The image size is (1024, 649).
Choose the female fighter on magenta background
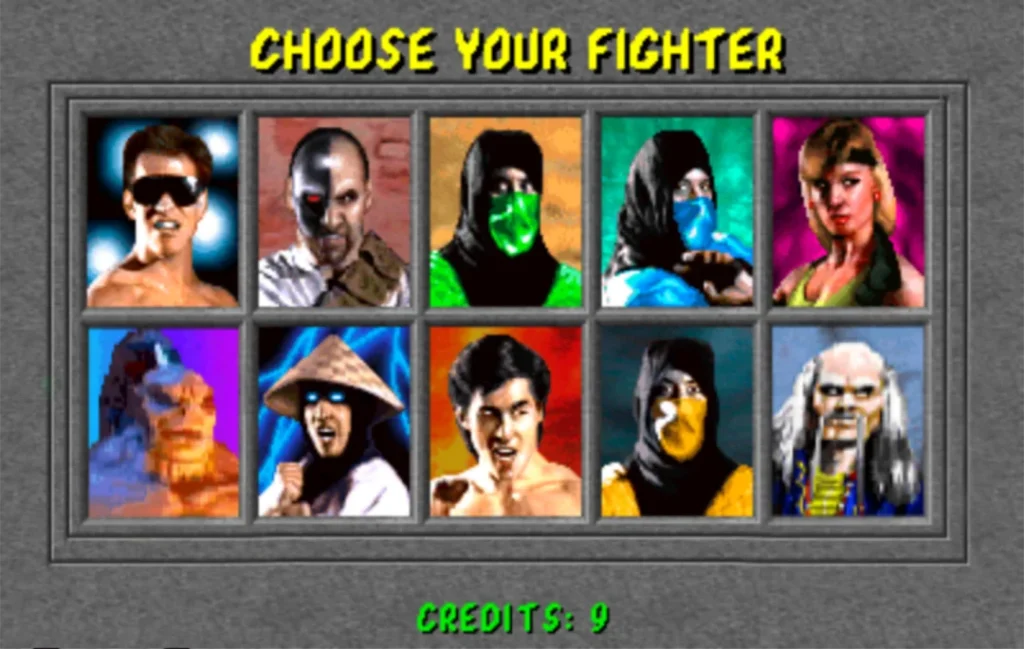848,212
